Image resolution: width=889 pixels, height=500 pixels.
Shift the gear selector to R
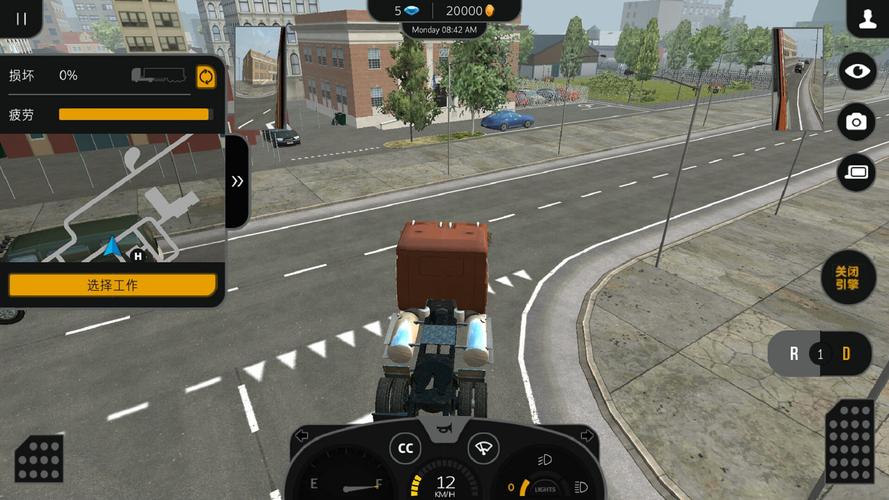[x=794, y=354]
